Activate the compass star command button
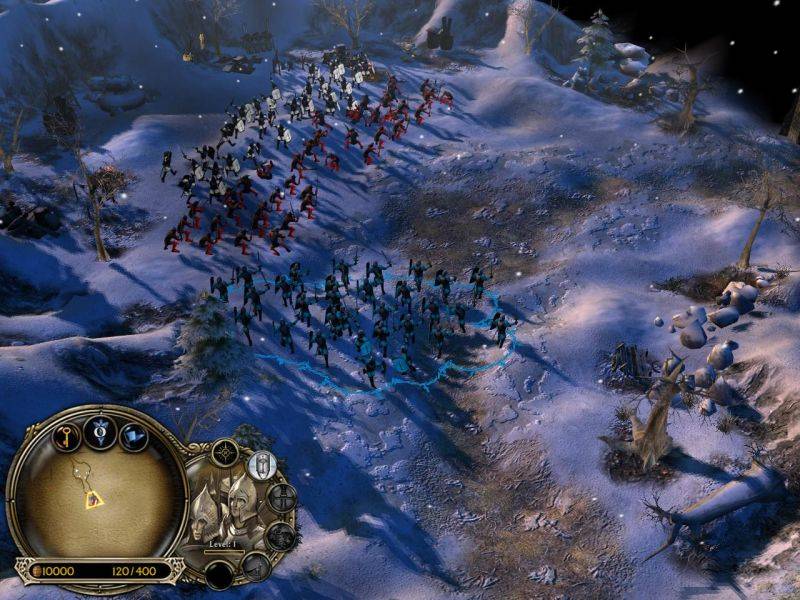800x600 pixels. [227, 454]
